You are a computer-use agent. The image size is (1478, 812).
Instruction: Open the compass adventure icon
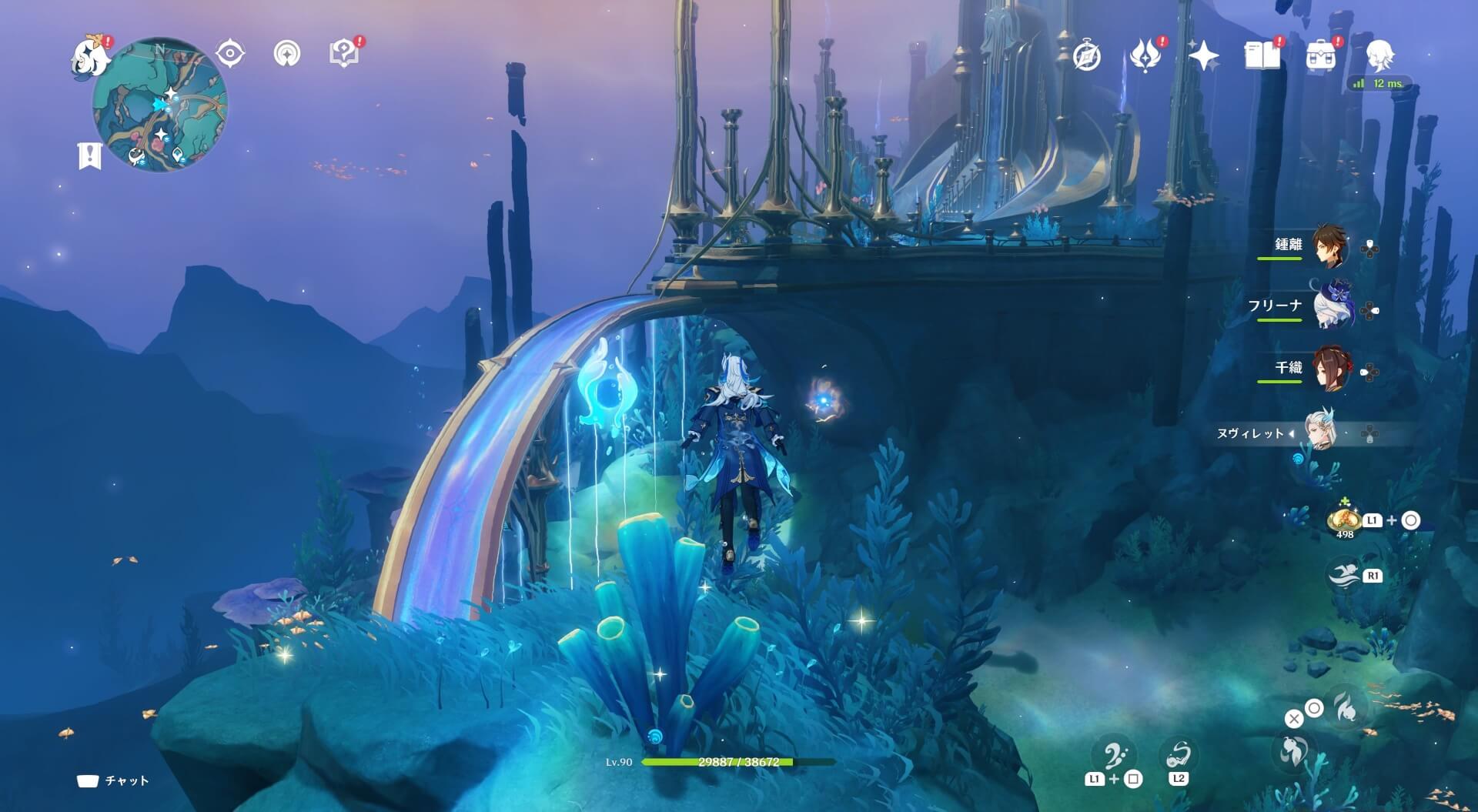point(1087,55)
